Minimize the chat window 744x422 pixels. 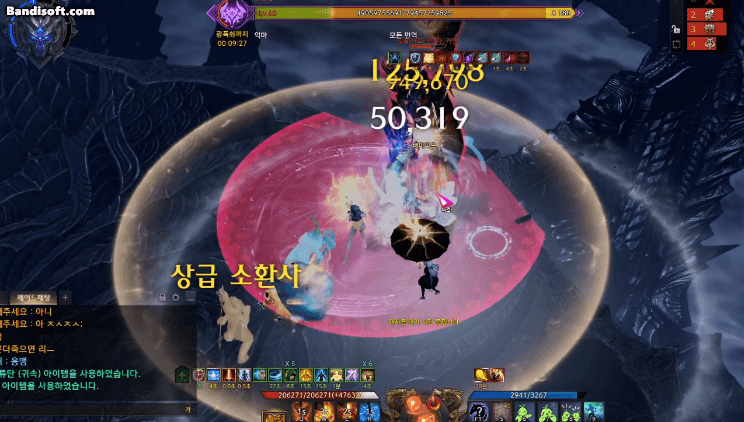pyautogui.click(x=190, y=297)
